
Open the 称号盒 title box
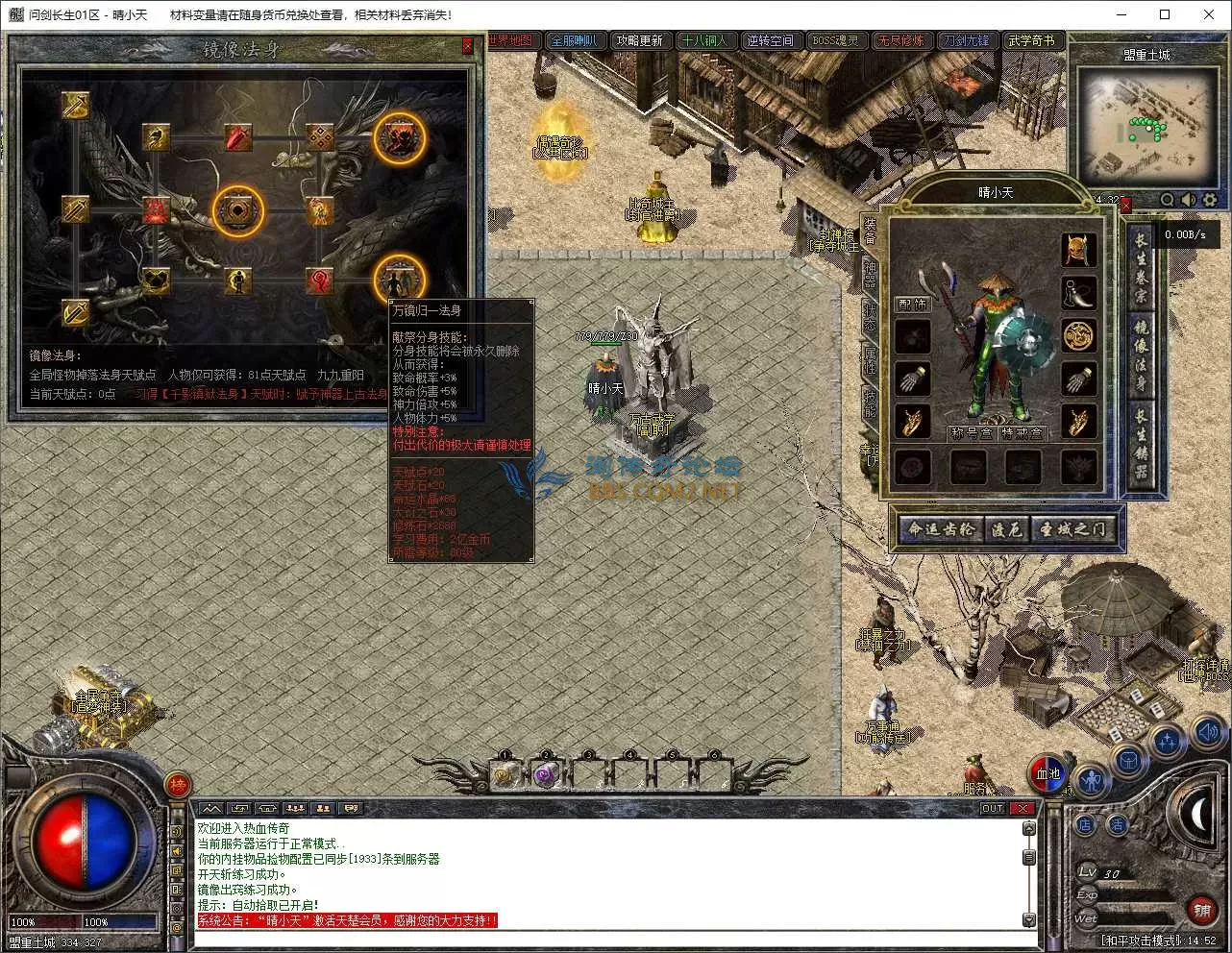point(970,433)
